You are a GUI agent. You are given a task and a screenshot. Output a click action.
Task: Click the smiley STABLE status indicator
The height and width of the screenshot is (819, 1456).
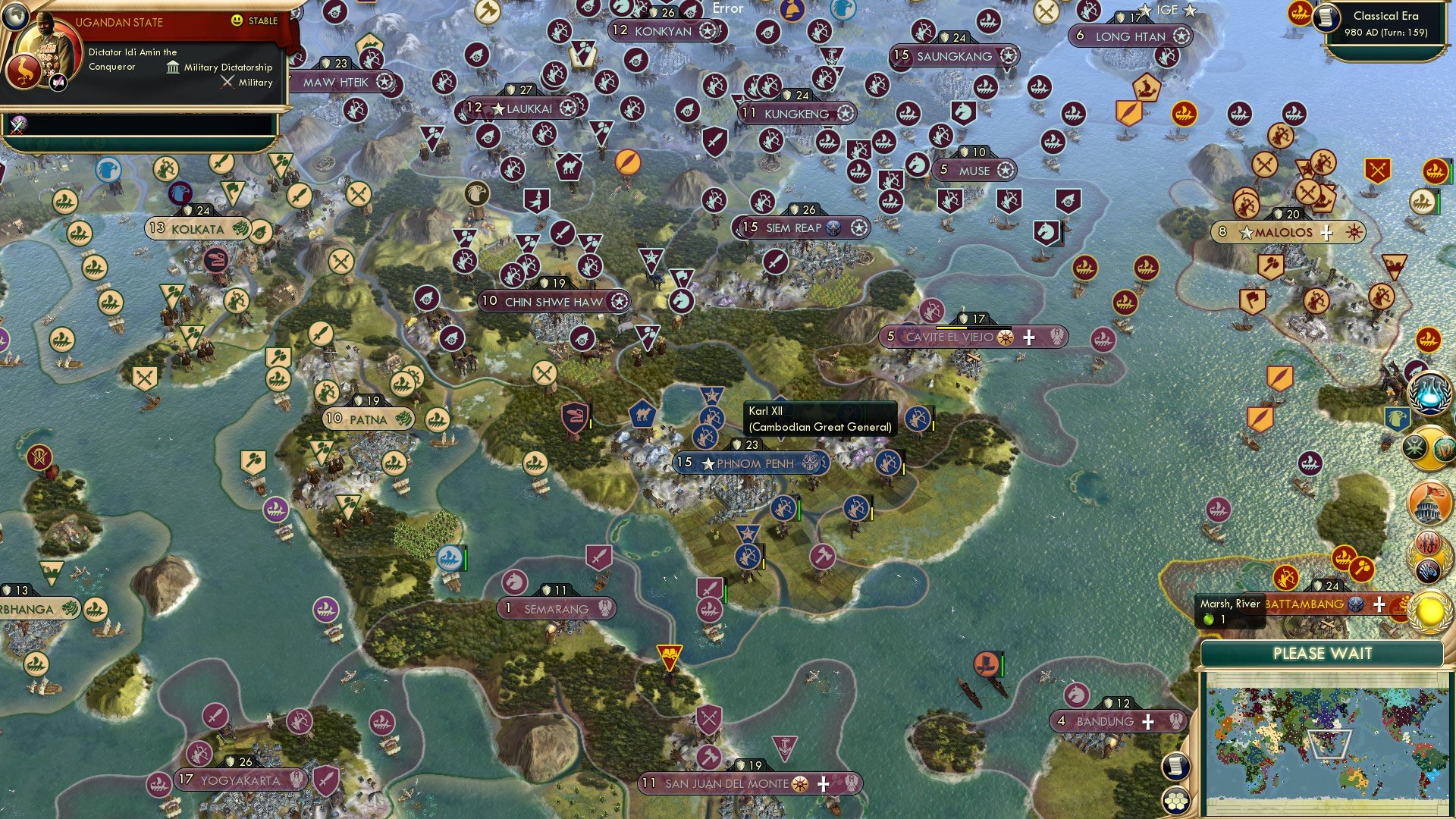pos(238,21)
